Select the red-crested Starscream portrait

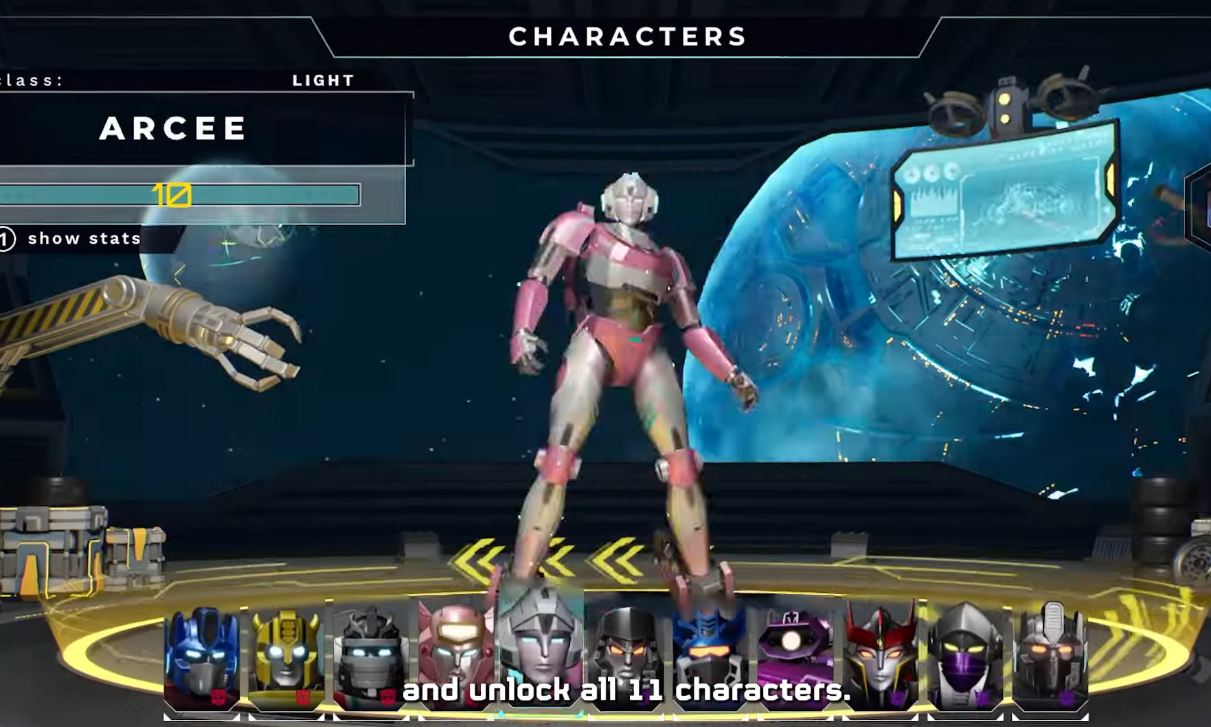pyautogui.click(x=880, y=657)
